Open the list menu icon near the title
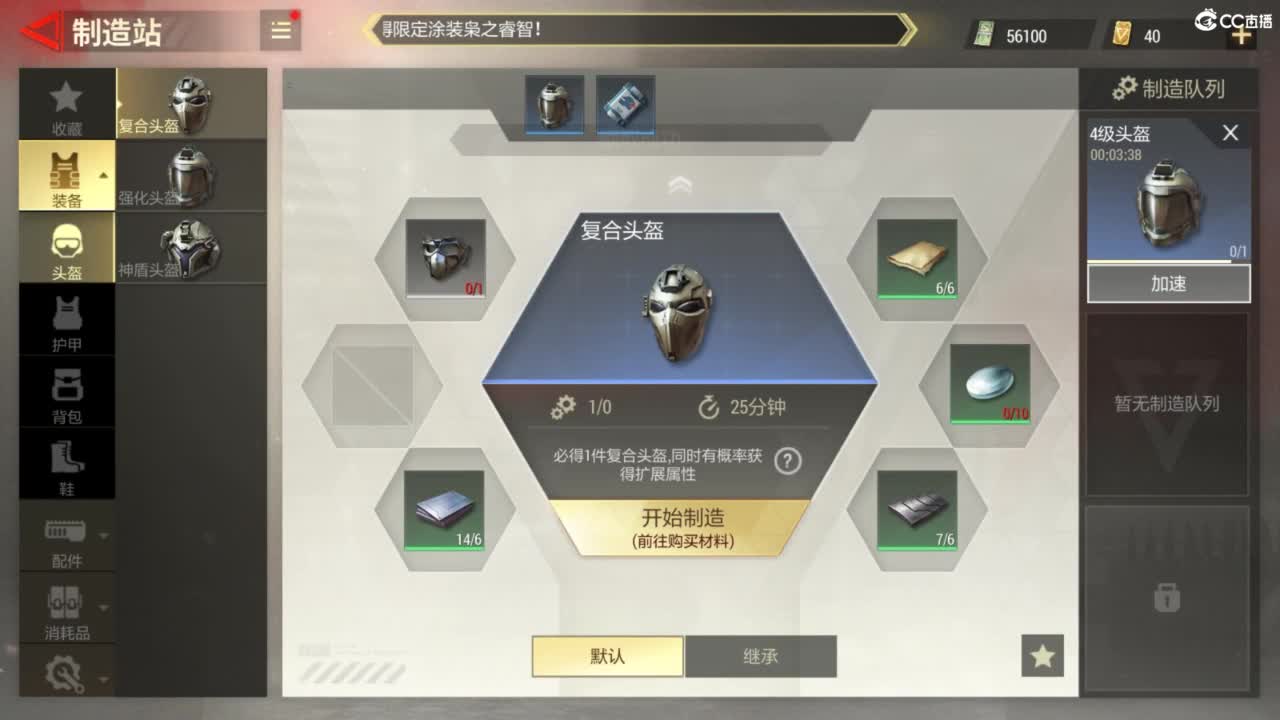The width and height of the screenshot is (1280, 720). point(280,29)
